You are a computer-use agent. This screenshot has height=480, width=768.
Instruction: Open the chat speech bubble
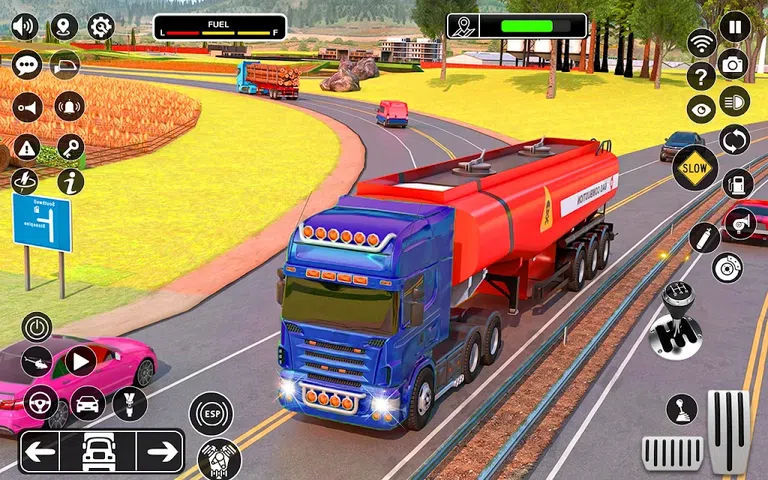(27, 65)
